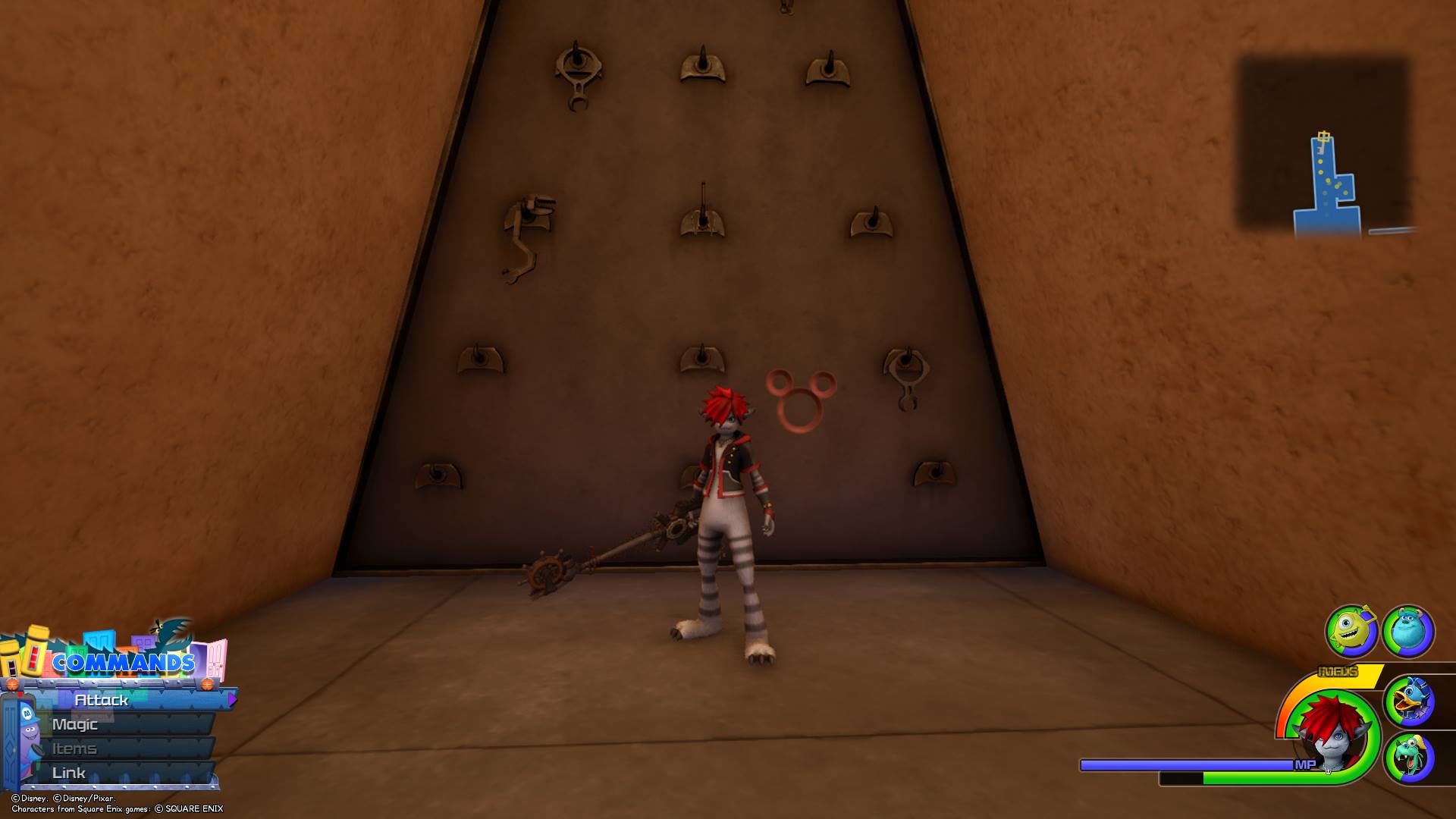
Task: Select Sulley's party portrait
Action: (1408, 630)
